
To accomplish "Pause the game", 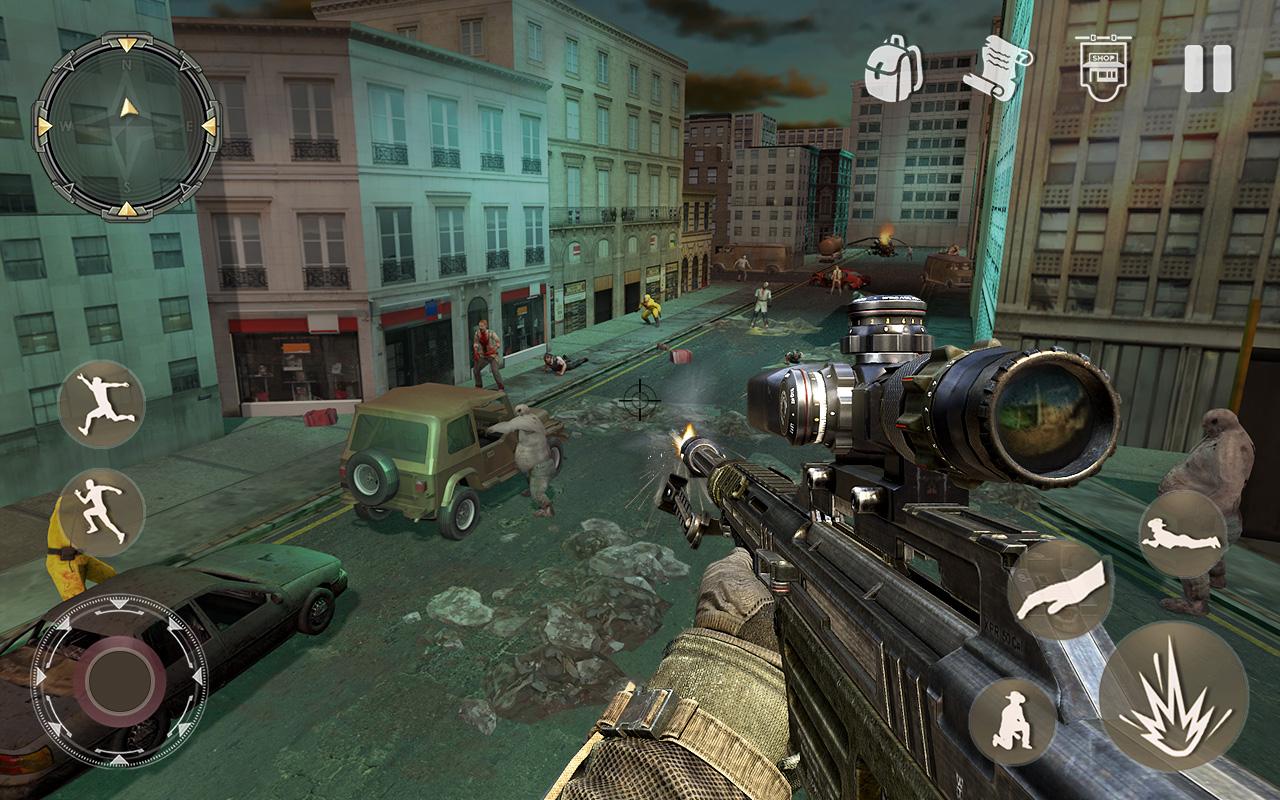I will (1207, 69).
